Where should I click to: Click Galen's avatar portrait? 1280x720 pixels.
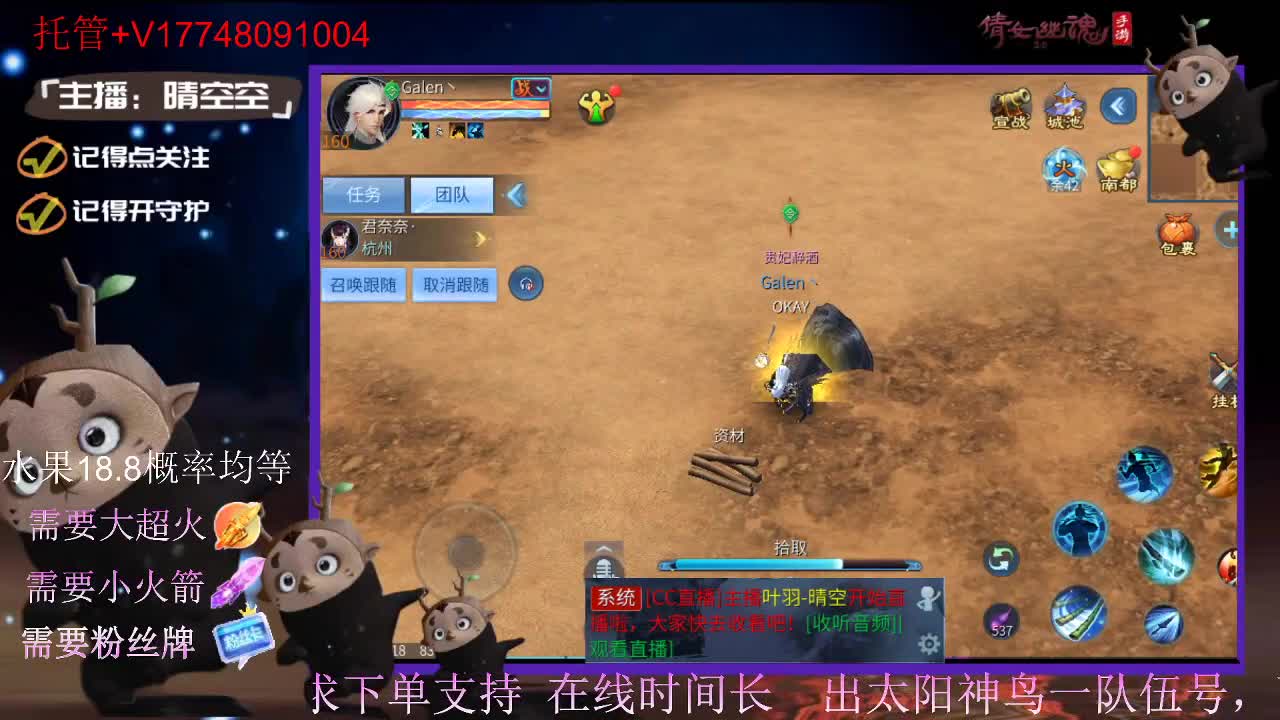click(x=363, y=115)
